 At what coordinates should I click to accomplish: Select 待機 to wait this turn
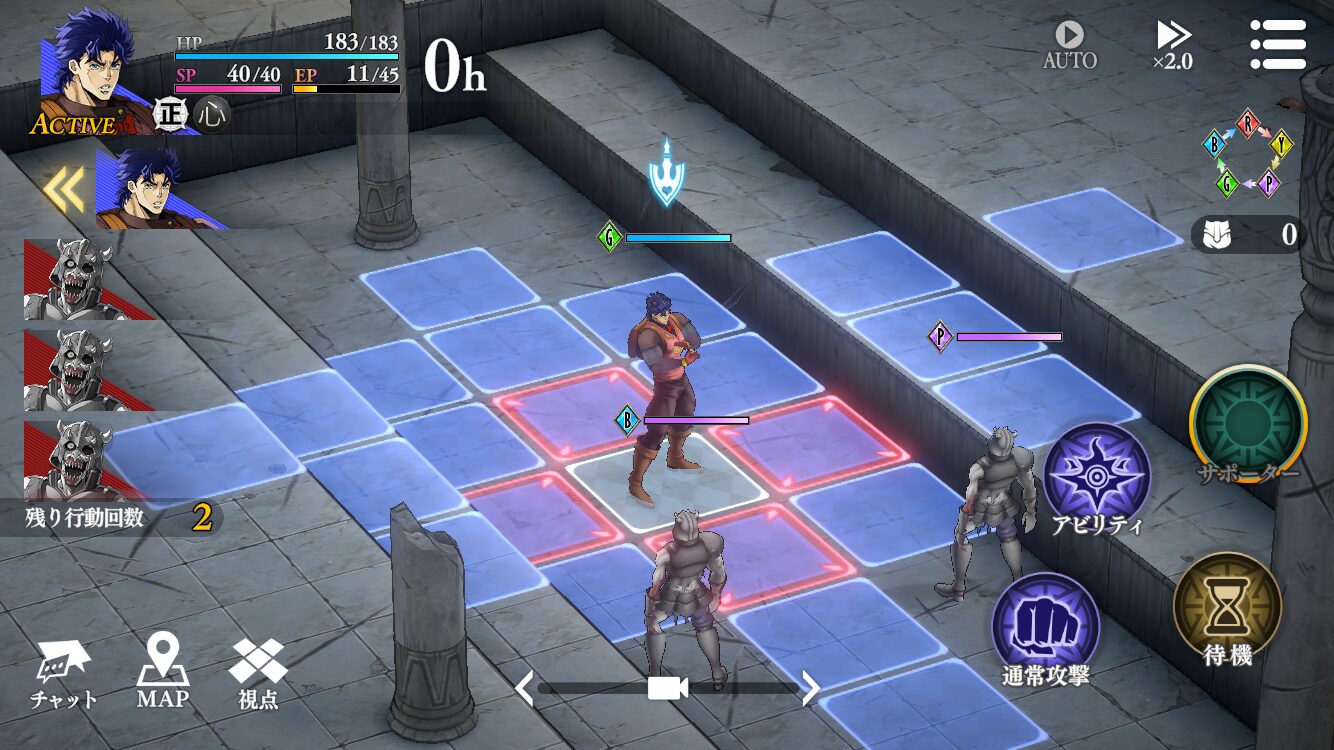[x=1227, y=610]
